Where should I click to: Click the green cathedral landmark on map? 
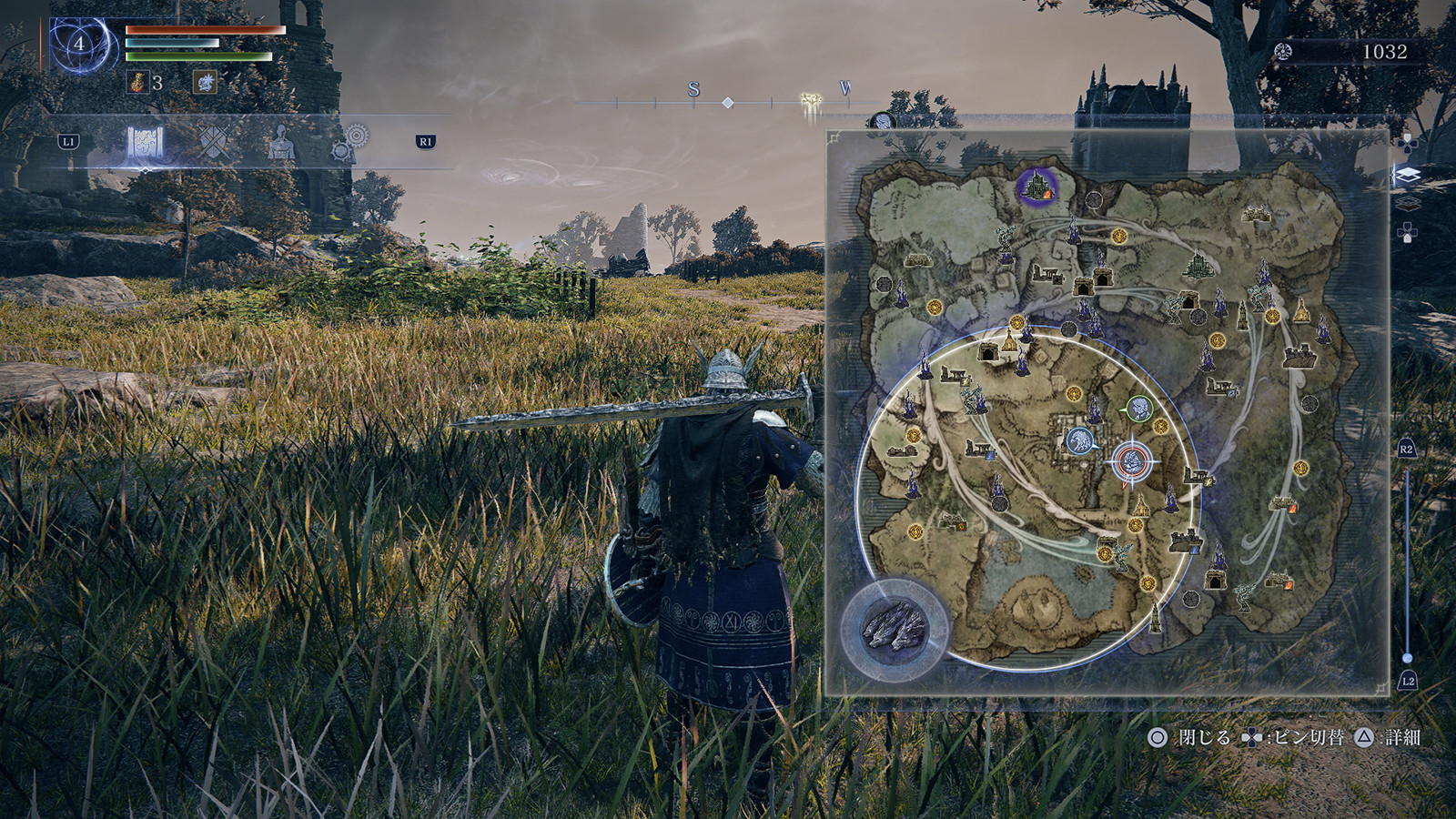[x=1198, y=265]
